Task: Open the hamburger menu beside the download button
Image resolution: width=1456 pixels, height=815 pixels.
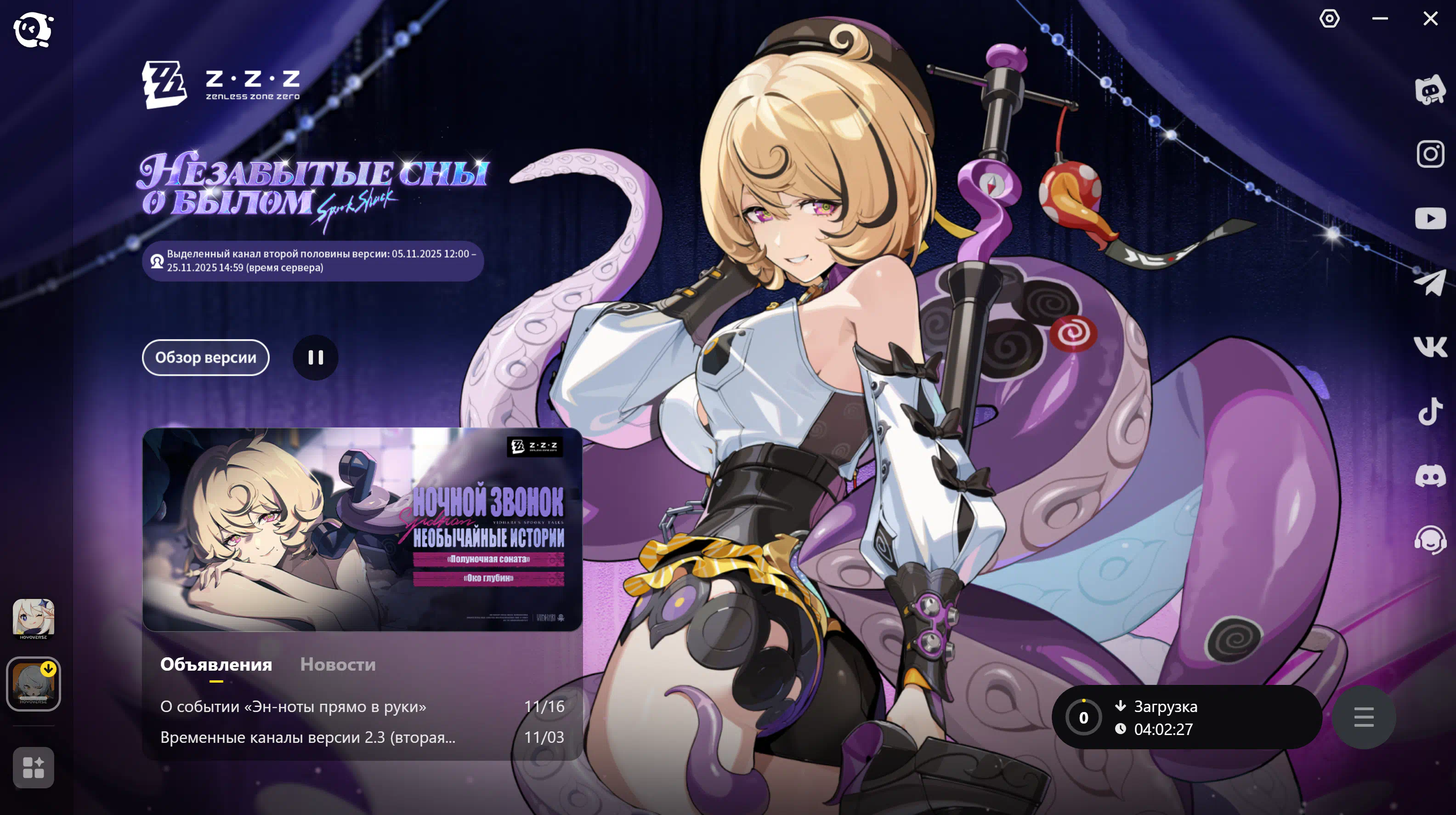Action: click(1363, 717)
